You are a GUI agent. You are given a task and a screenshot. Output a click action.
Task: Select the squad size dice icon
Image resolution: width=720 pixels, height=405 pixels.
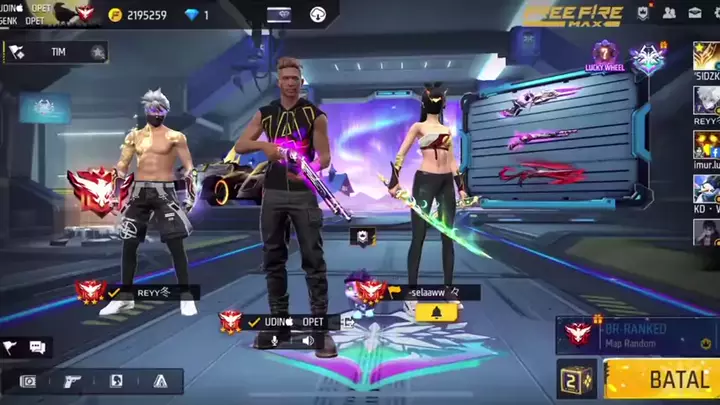pos(577,380)
